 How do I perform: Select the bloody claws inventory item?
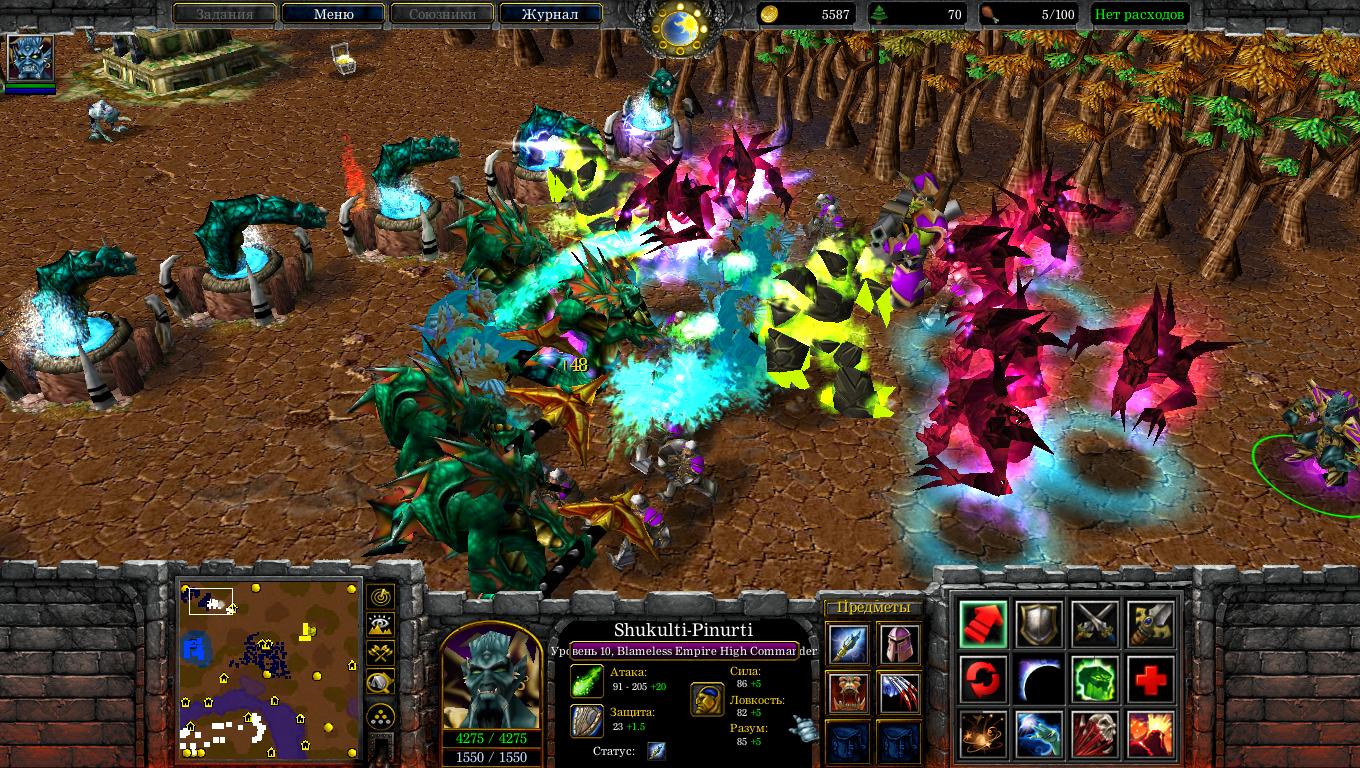point(899,692)
